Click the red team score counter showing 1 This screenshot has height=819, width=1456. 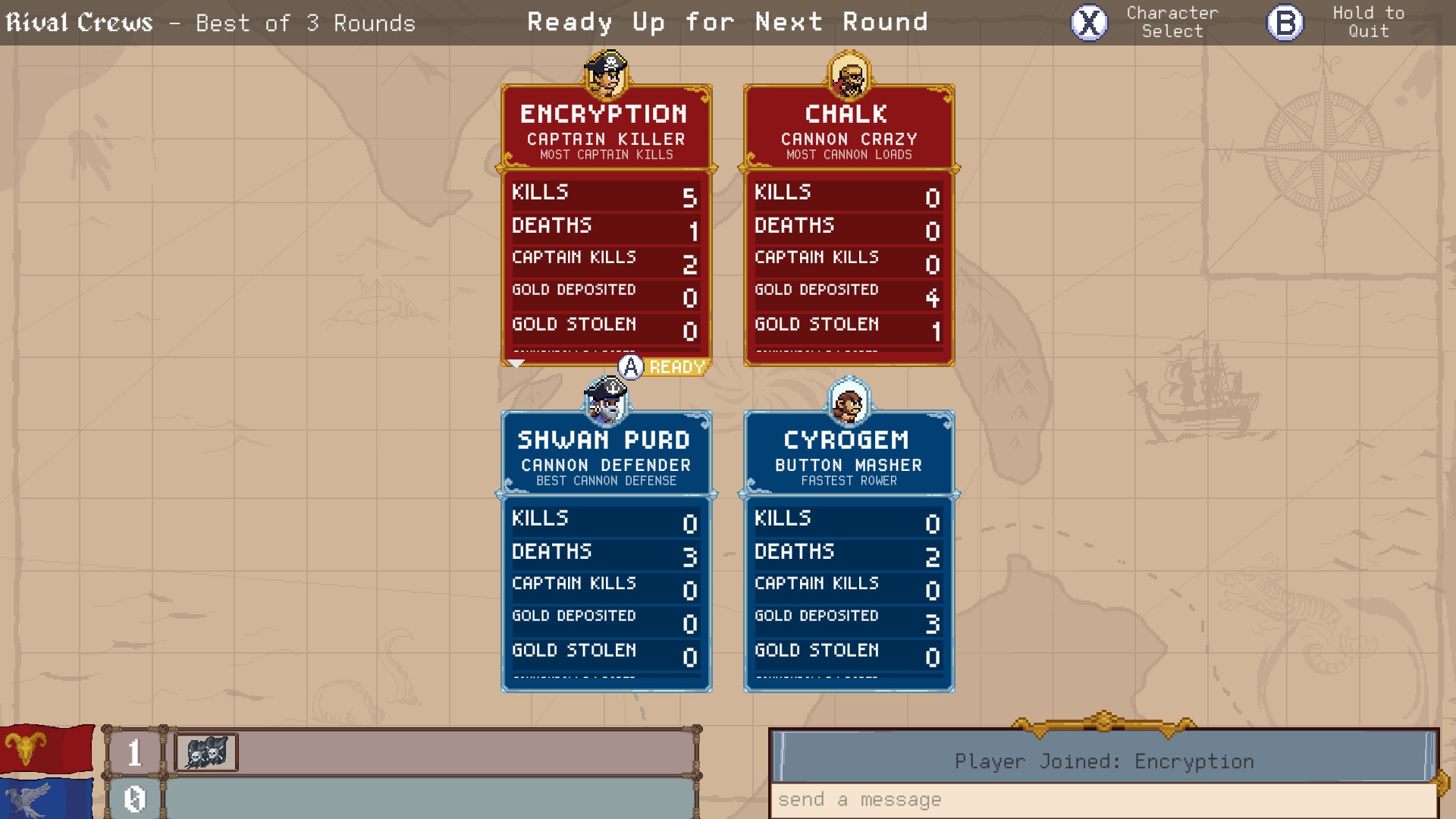[135, 752]
